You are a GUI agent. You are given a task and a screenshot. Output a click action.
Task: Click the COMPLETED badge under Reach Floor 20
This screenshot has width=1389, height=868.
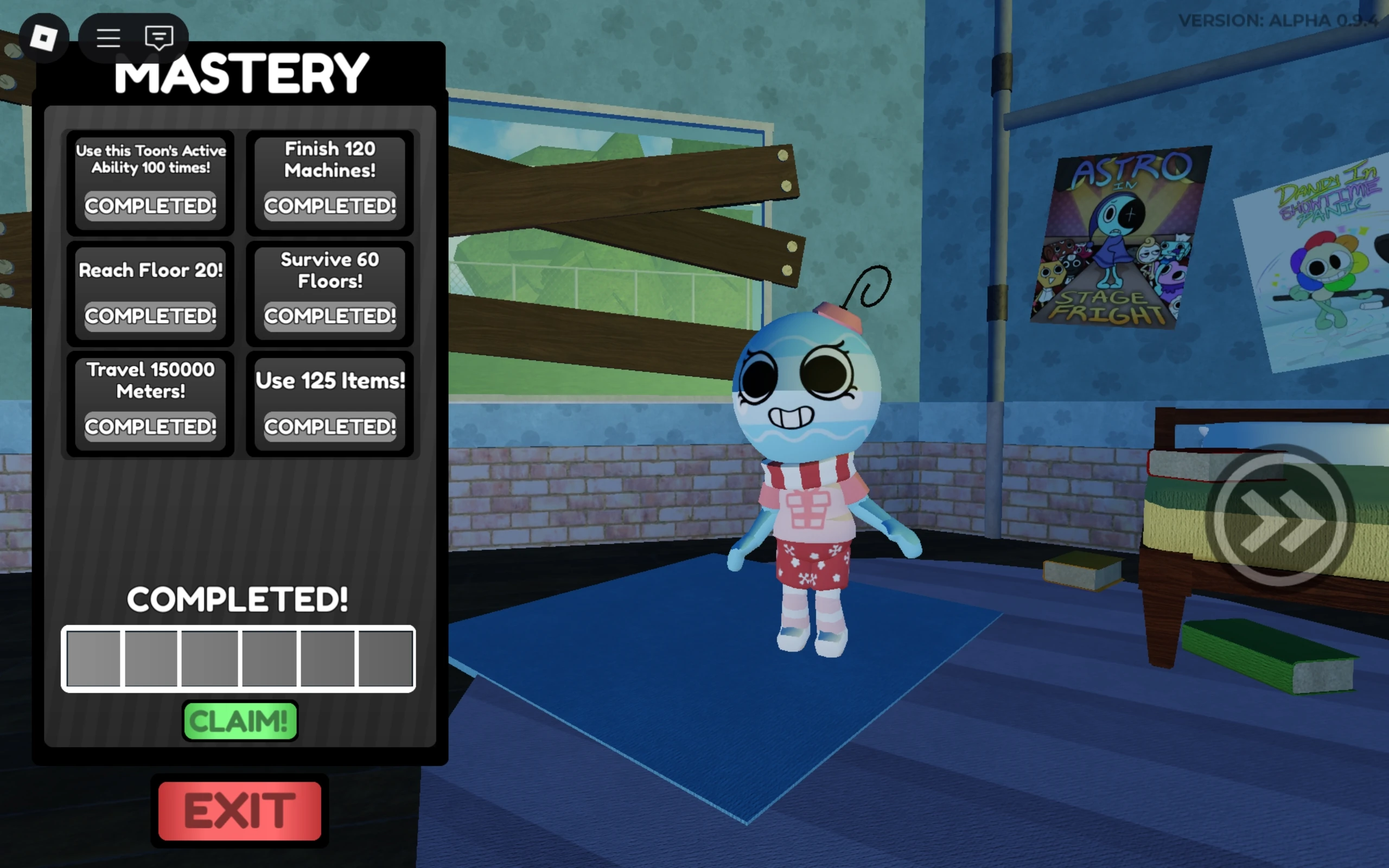click(x=150, y=316)
